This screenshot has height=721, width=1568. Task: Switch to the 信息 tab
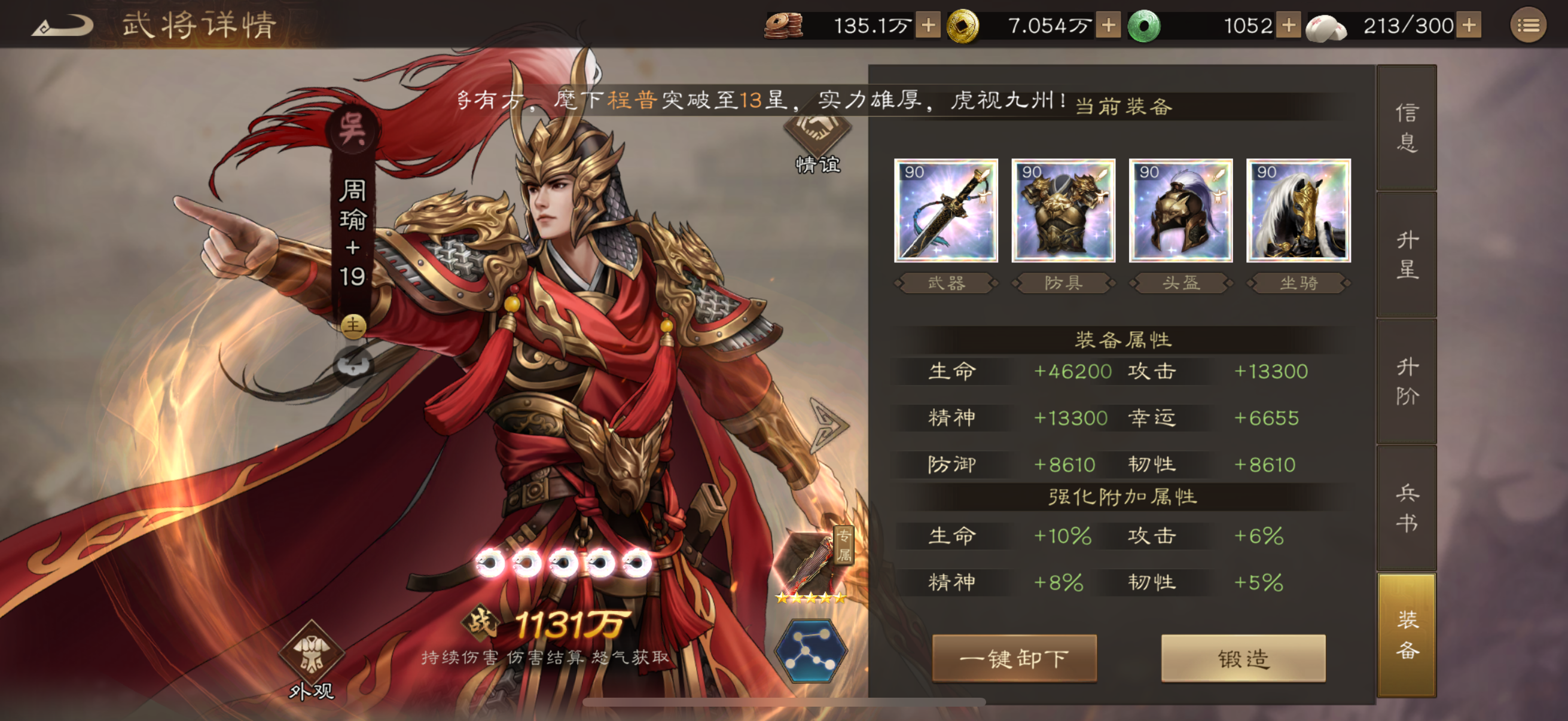click(1406, 131)
